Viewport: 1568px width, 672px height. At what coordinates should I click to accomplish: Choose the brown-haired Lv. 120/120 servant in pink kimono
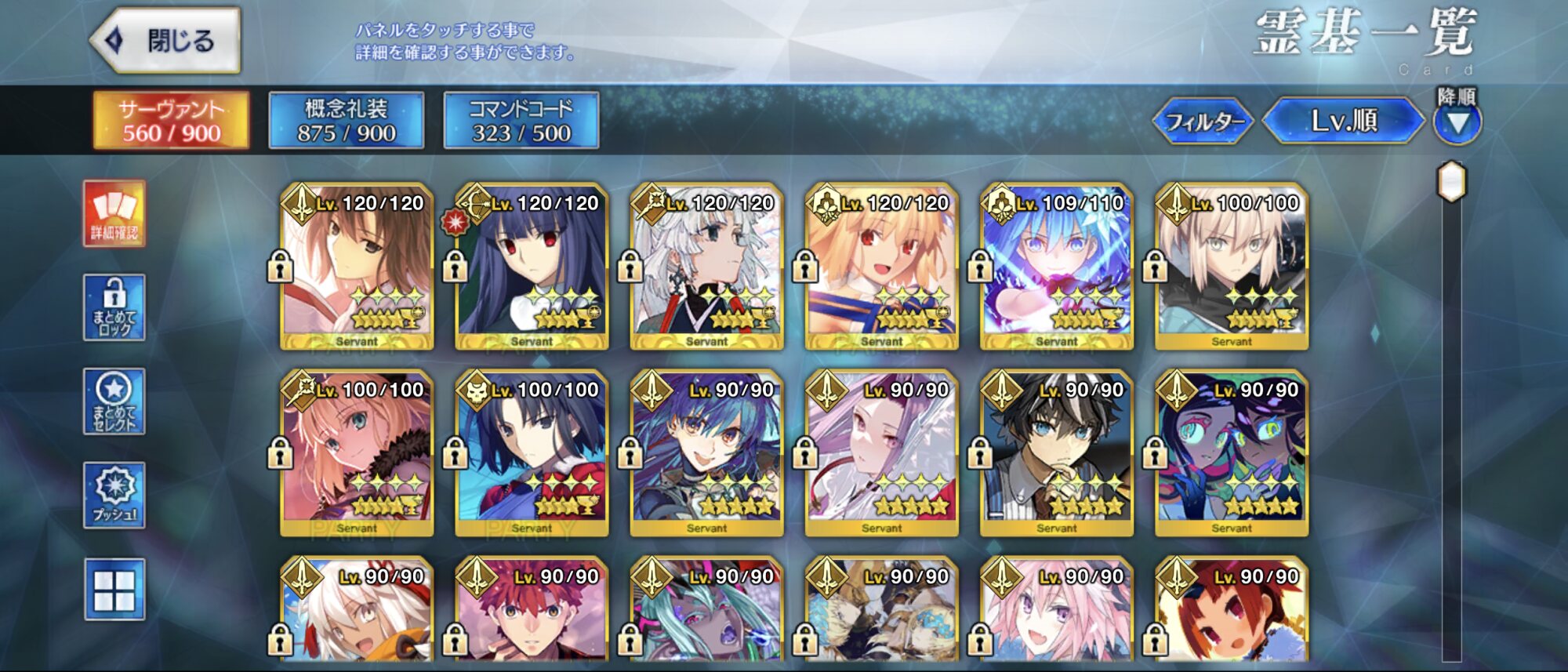(357, 267)
